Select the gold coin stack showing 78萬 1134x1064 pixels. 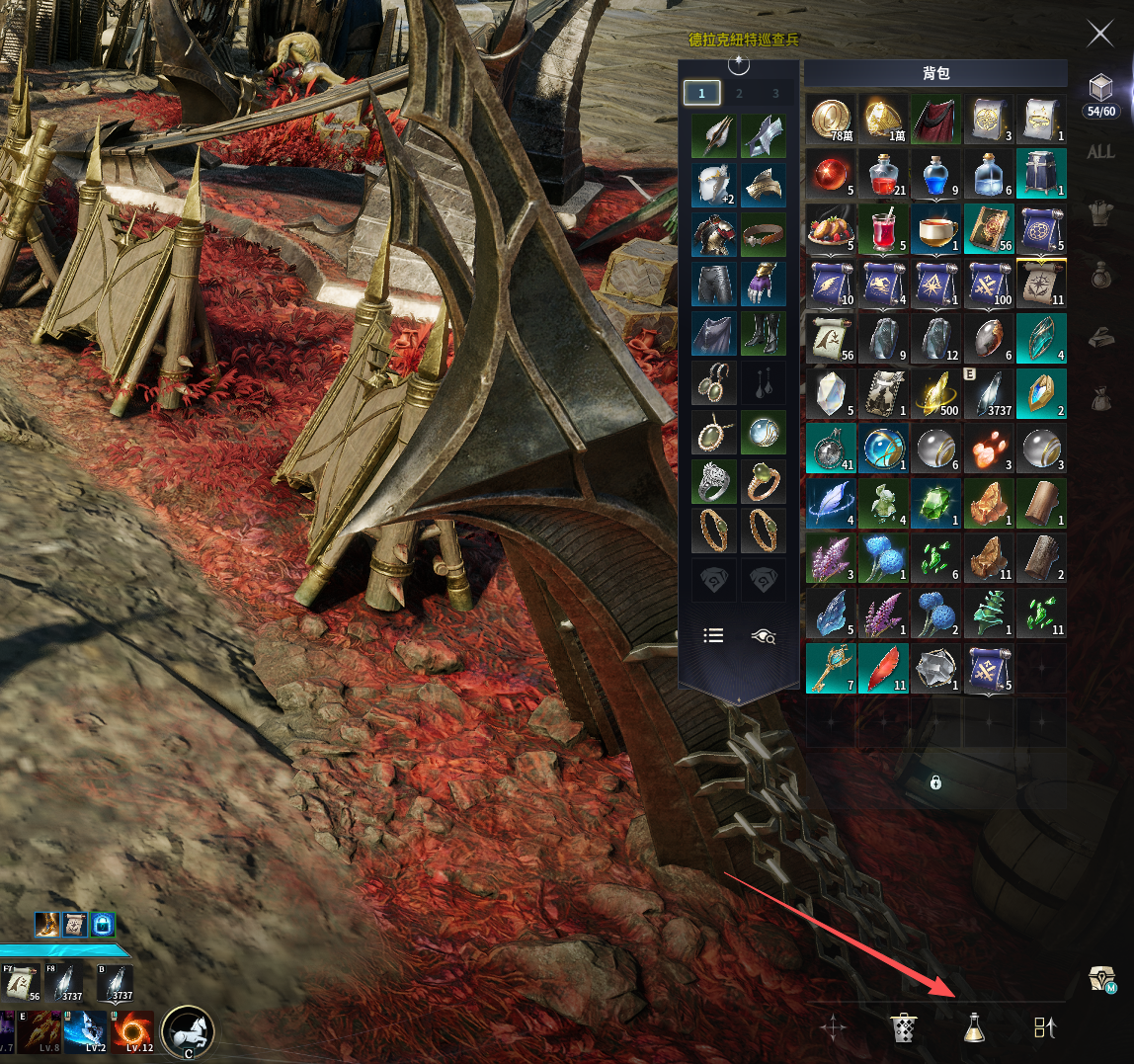click(x=831, y=119)
